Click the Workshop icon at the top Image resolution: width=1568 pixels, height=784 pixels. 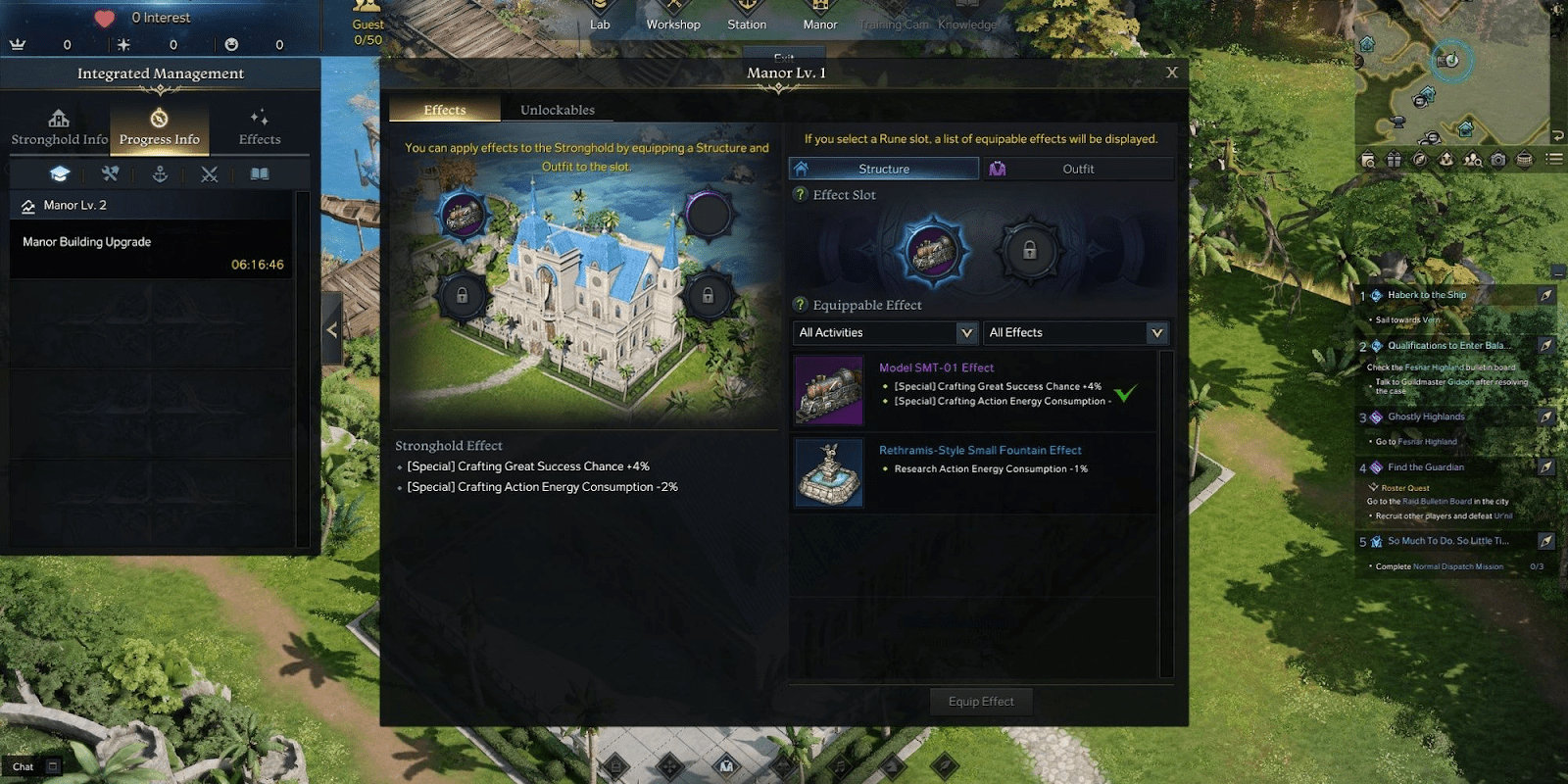point(673,15)
